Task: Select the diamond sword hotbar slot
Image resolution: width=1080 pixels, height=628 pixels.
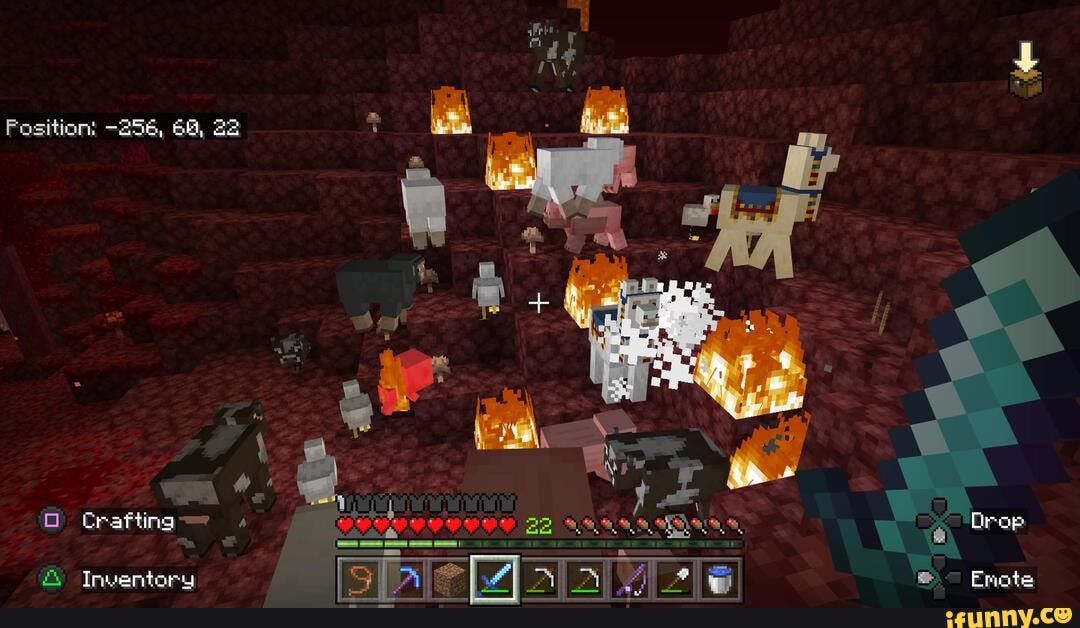Action: (x=495, y=581)
